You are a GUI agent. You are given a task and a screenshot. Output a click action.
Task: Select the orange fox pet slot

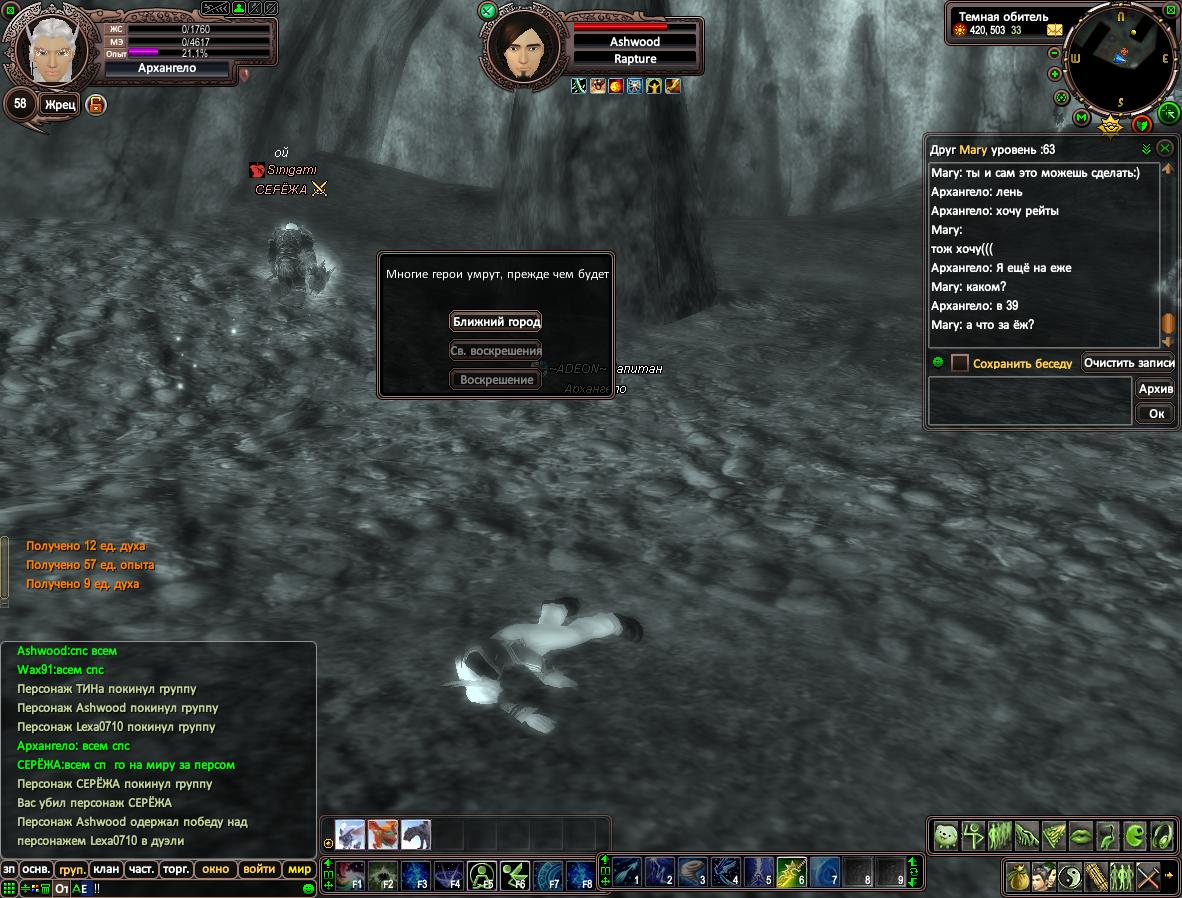pyautogui.click(x=383, y=834)
